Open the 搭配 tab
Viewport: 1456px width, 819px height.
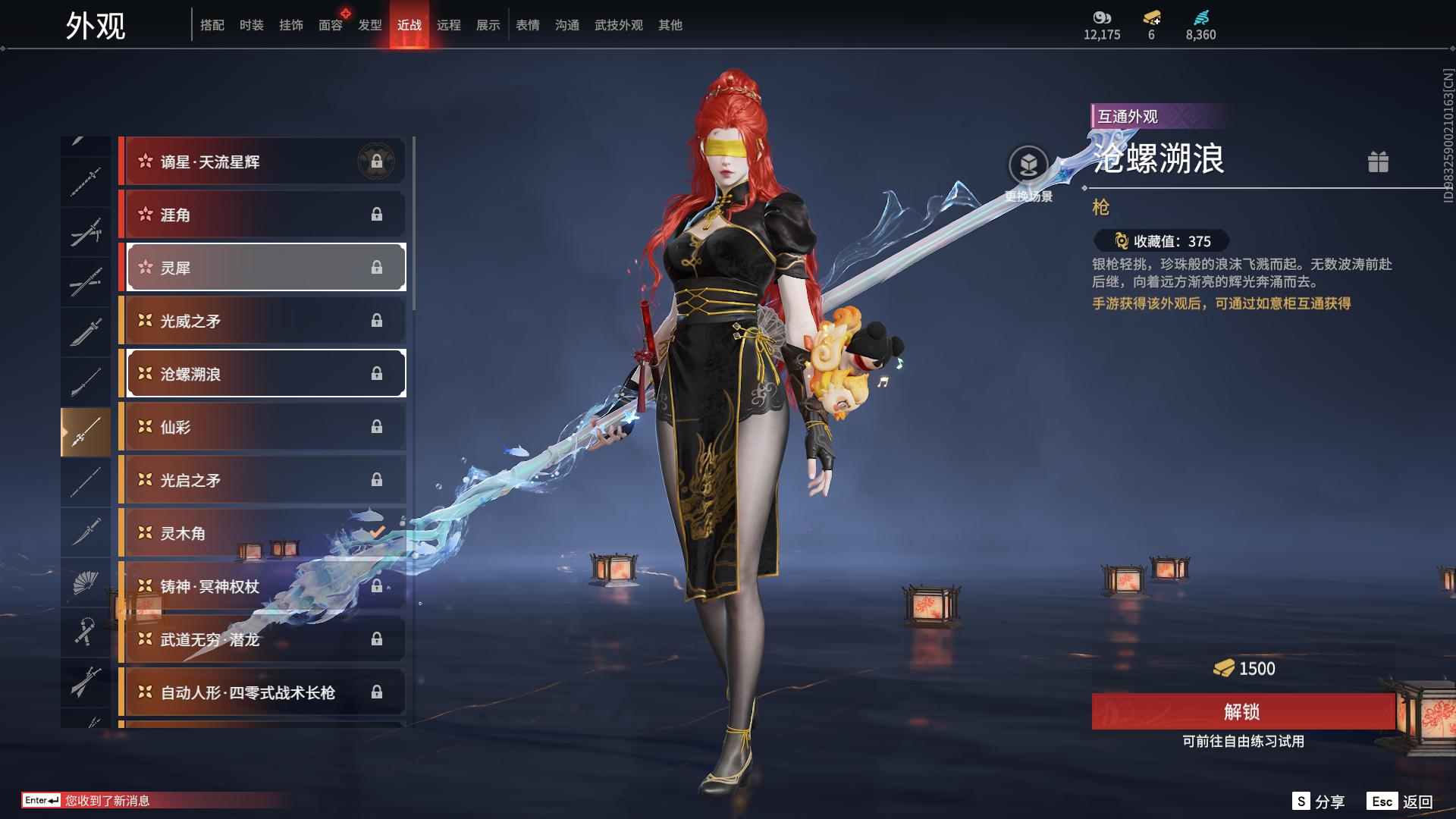(x=212, y=25)
